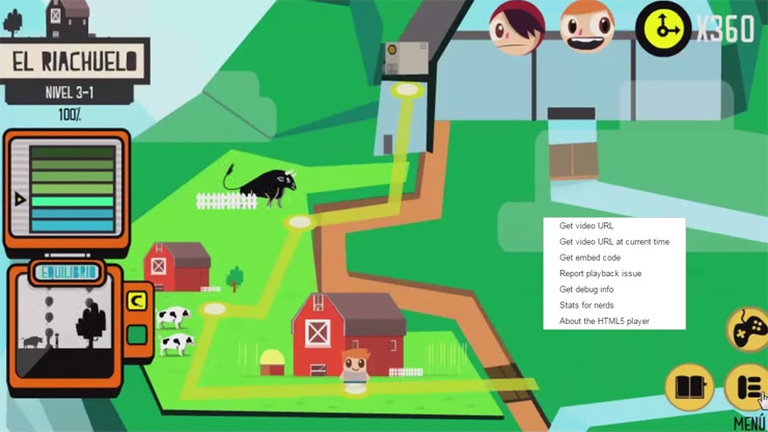Open About the HTML5 player
768x432 pixels.
pyautogui.click(x=603, y=321)
